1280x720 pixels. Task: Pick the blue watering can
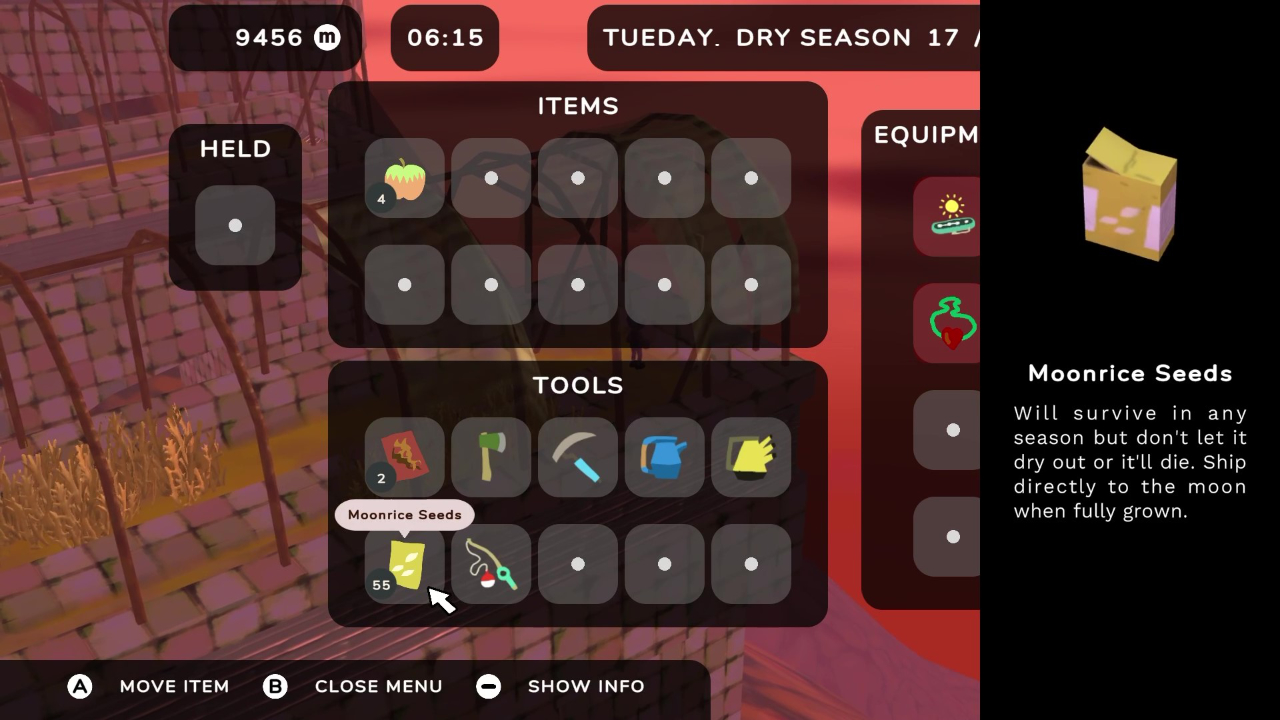pos(664,457)
